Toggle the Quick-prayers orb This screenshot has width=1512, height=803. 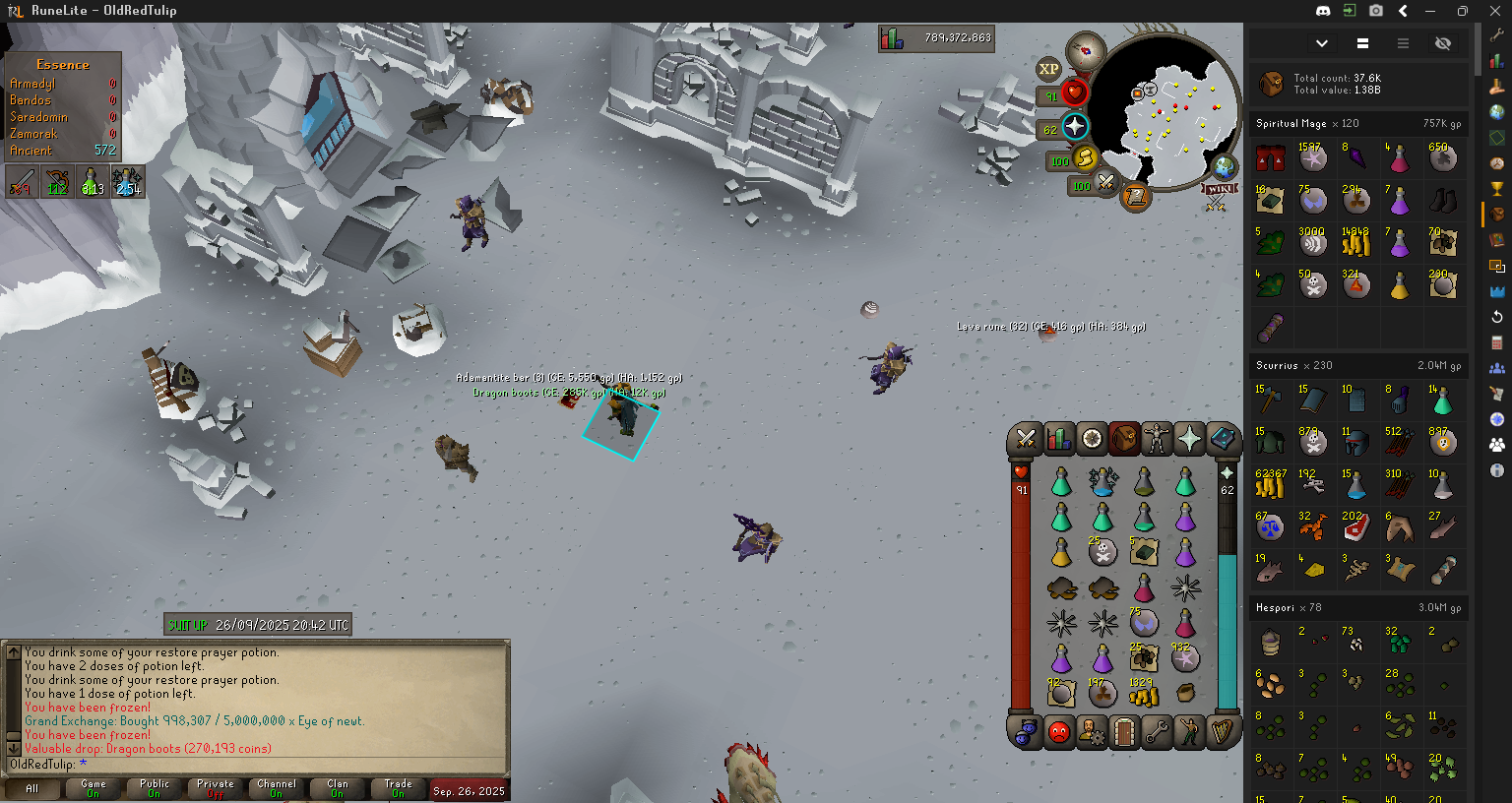[x=1074, y=127]
